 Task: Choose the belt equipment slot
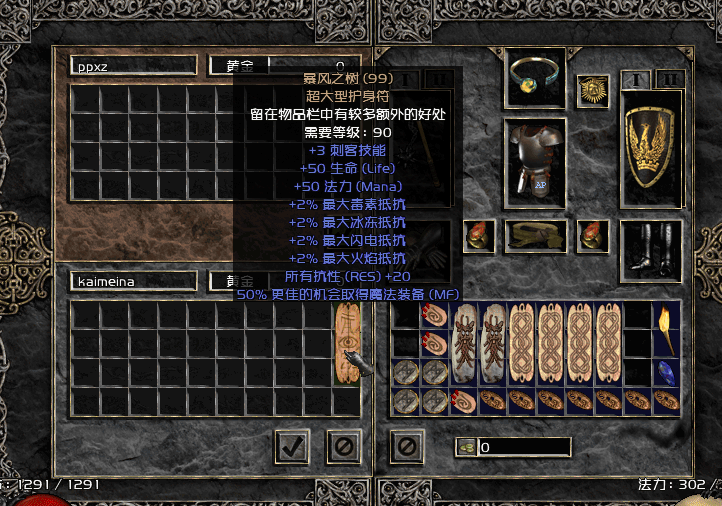535,236
